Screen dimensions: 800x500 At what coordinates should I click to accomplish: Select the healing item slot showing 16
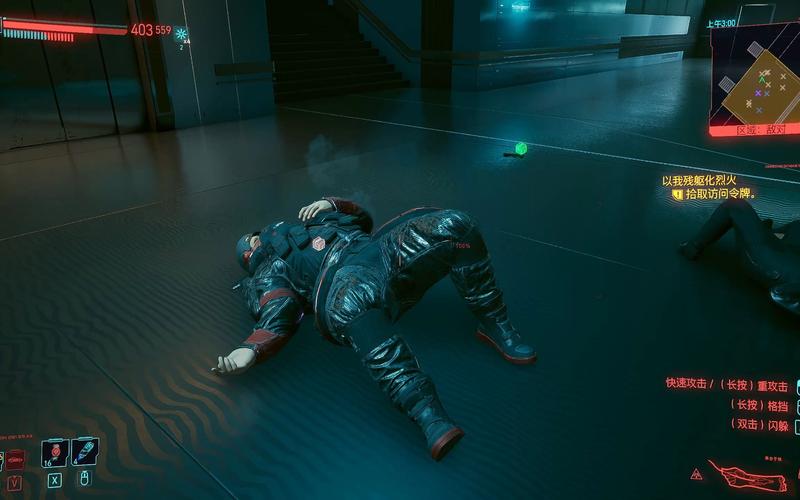54,452
